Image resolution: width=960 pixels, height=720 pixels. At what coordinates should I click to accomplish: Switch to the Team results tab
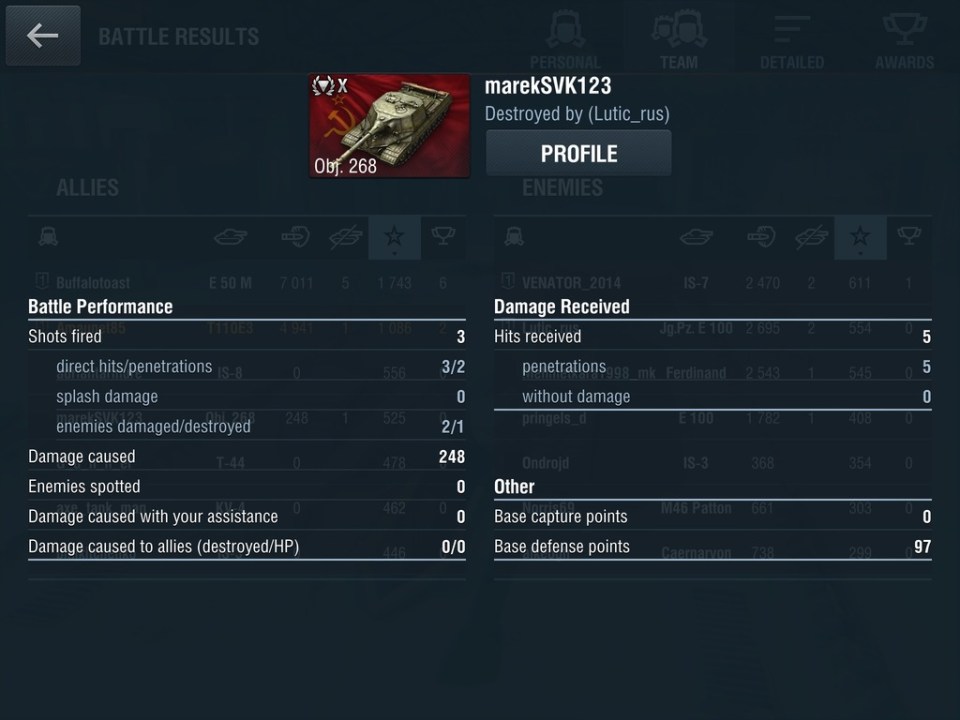(x=678, y=40)
